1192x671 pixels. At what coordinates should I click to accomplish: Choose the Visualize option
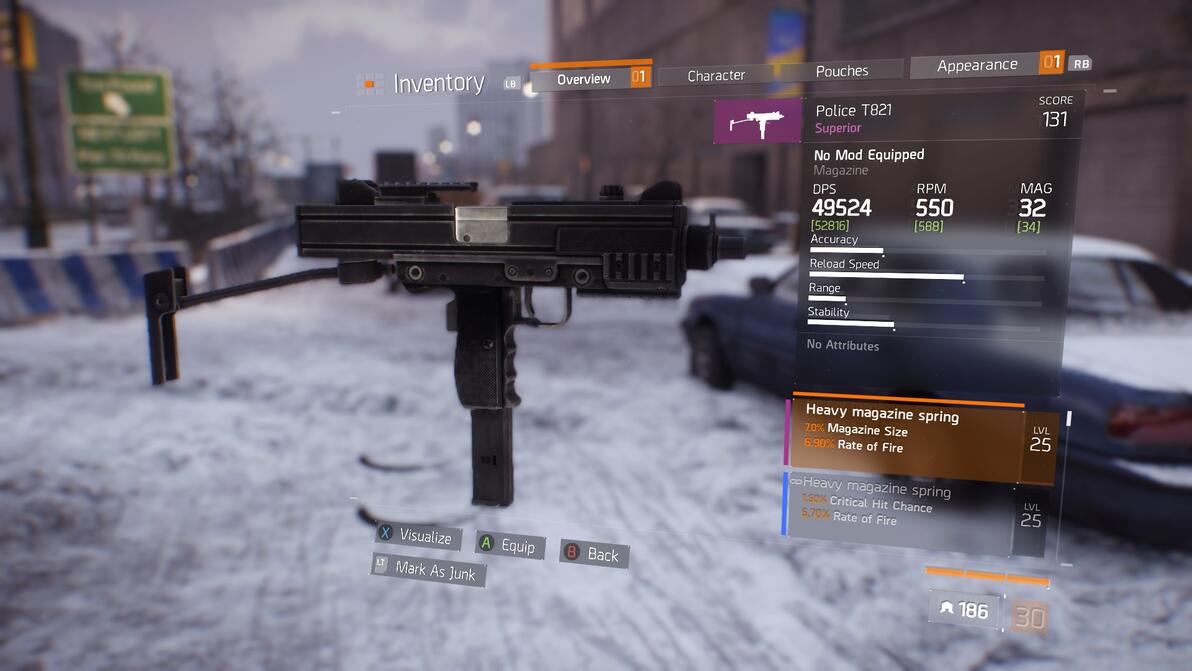point(419,536)
